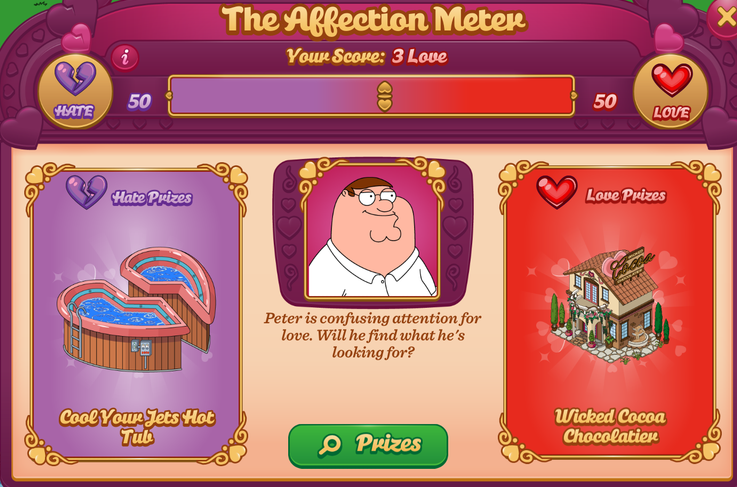Open the green Prizes button
The height and width of the screenshot is (487, 737).
click(x=368, y=445)
